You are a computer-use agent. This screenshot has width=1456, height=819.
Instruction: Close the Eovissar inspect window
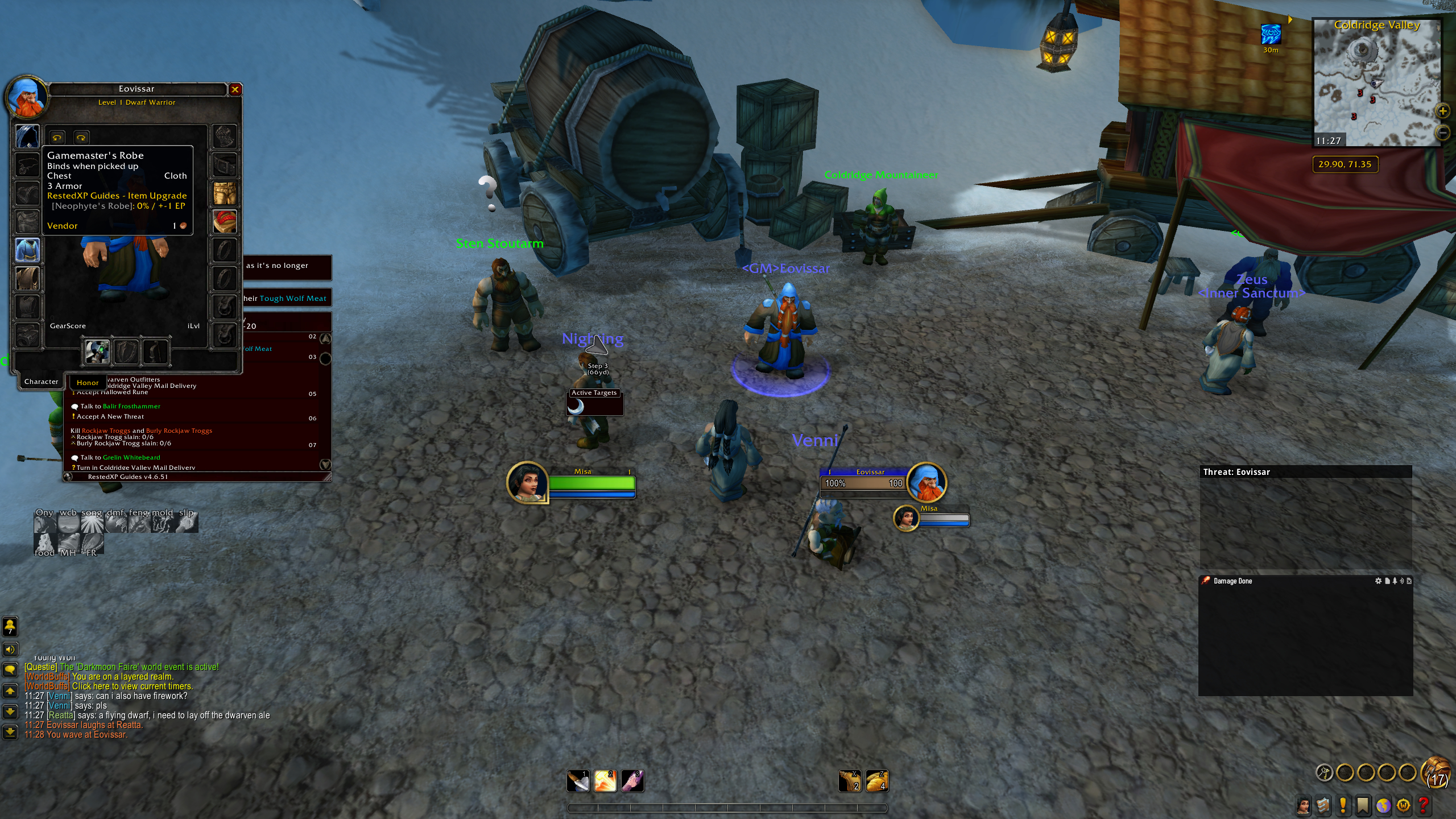(x=235, y=89)
